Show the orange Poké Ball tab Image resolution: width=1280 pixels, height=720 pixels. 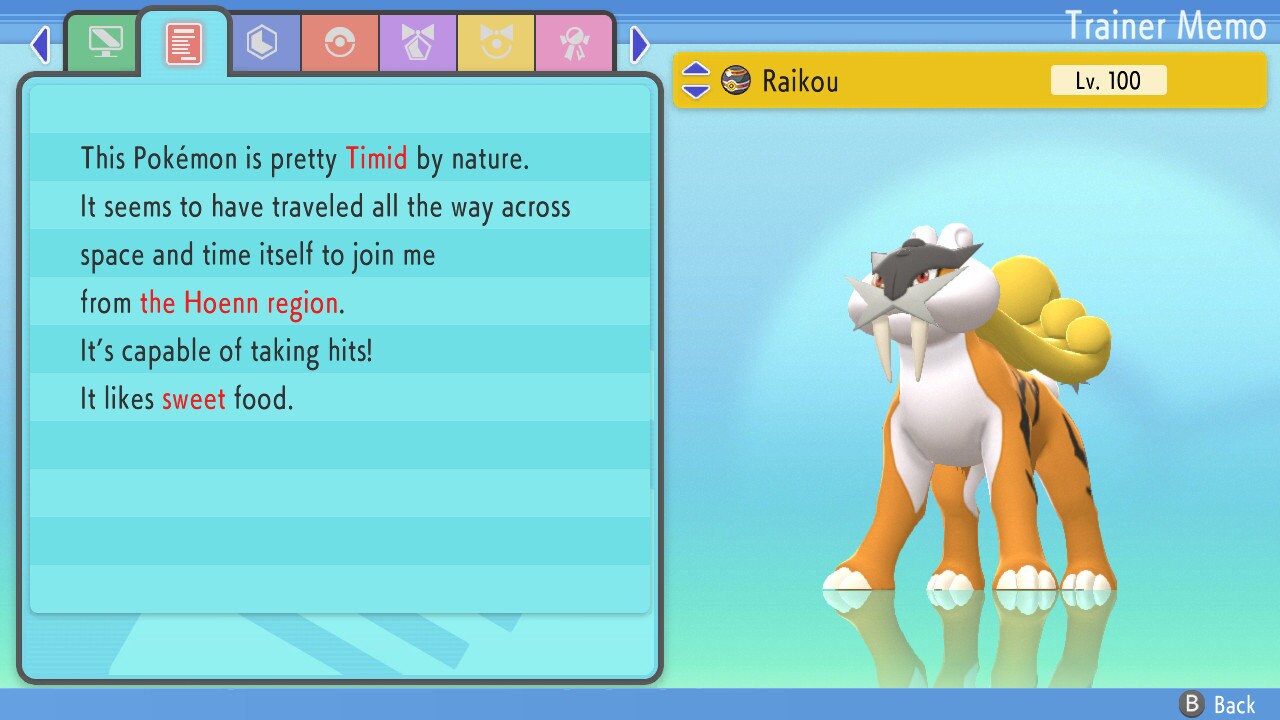[x=339, y=43]
